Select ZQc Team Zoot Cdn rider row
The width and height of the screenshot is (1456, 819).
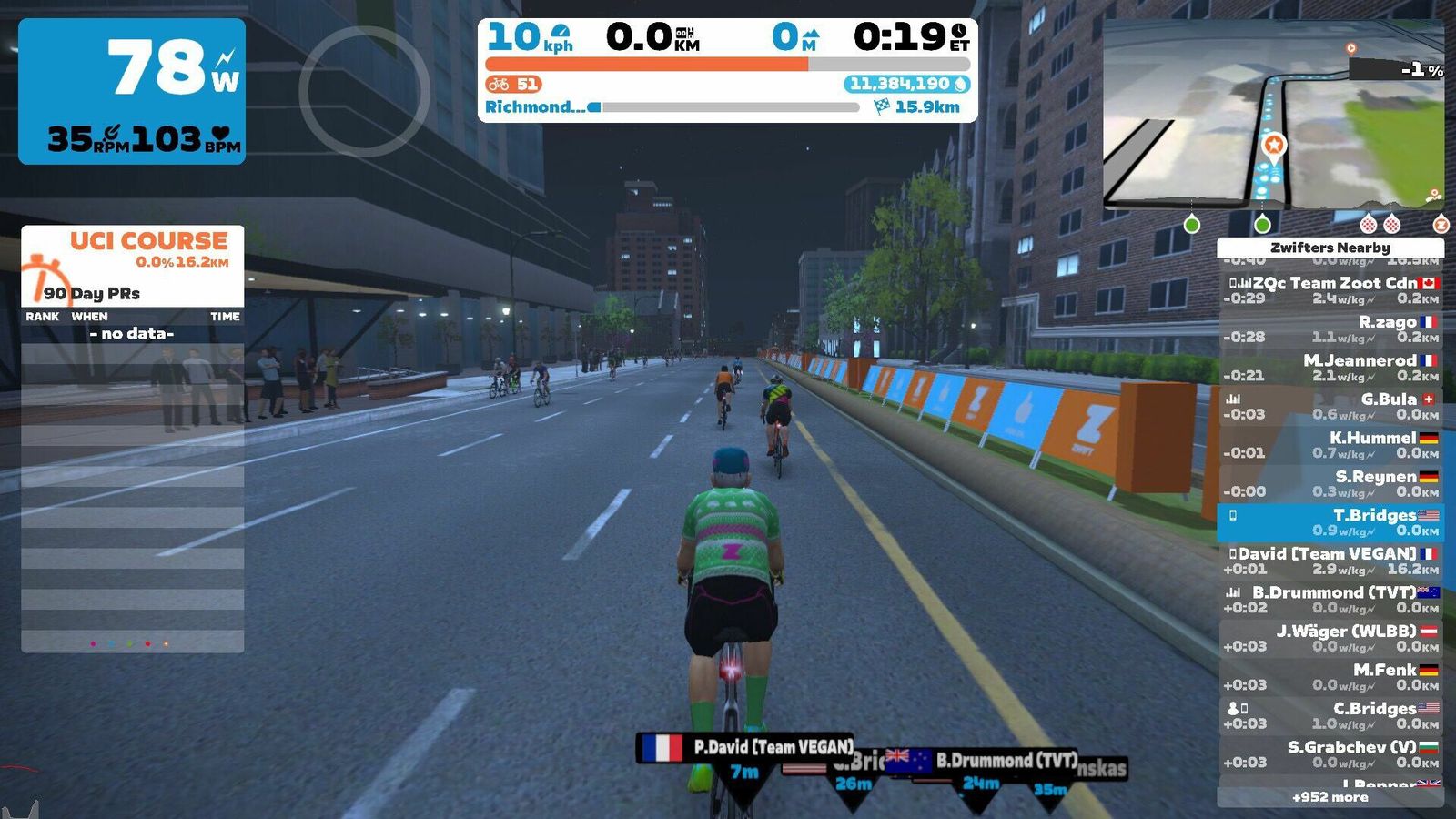click(x=1330, y=290)
